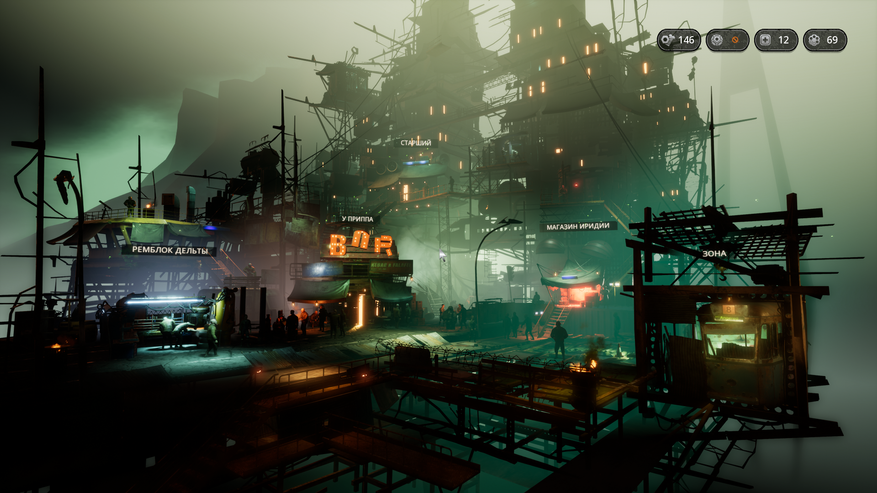Select the РЕМБЛОК ДЕЛЬТЫ location label
This screenshot has height=493, width=877.
(x=168, y=250)
